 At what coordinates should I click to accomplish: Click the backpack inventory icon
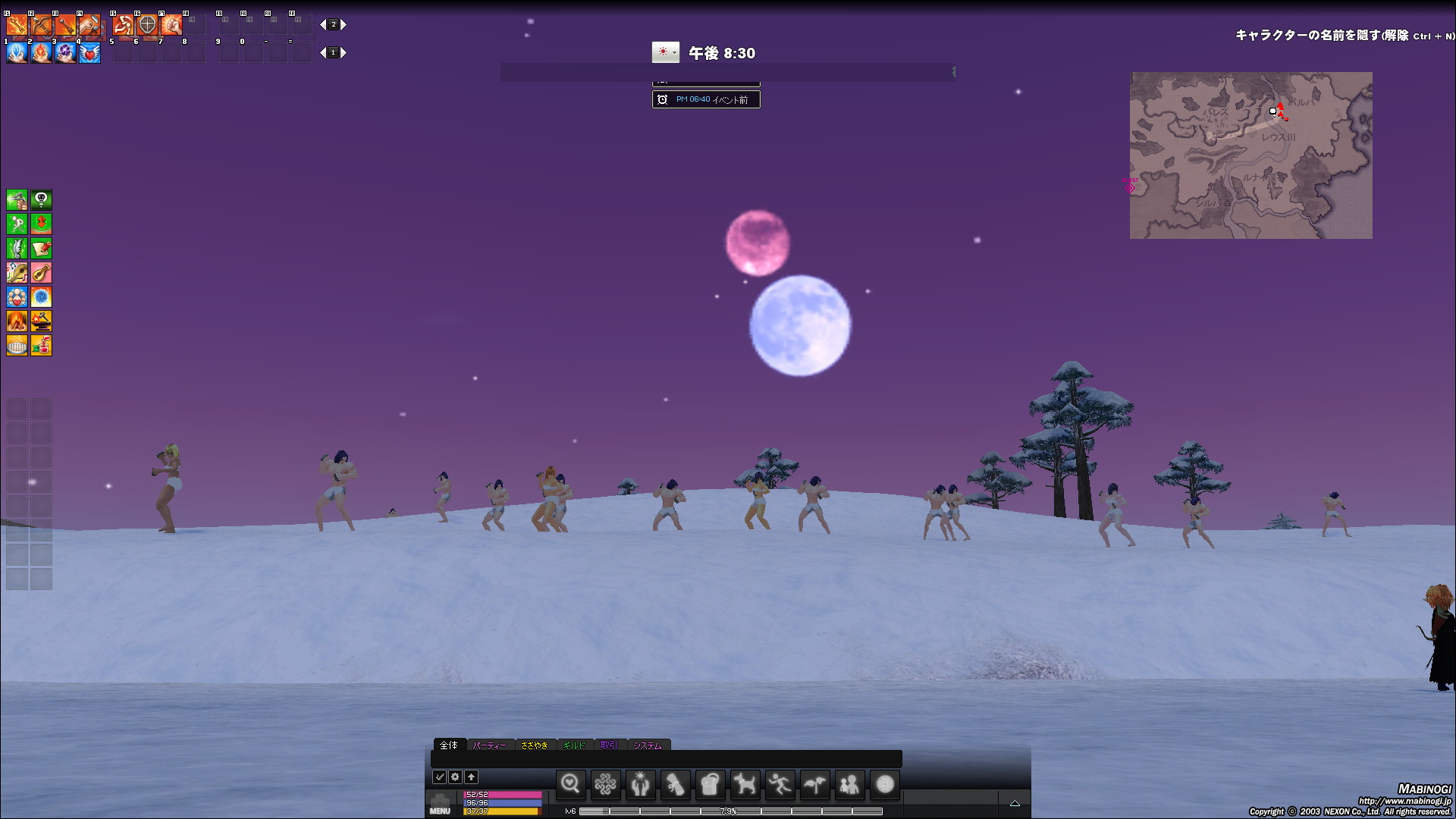(x=710, y=784)
